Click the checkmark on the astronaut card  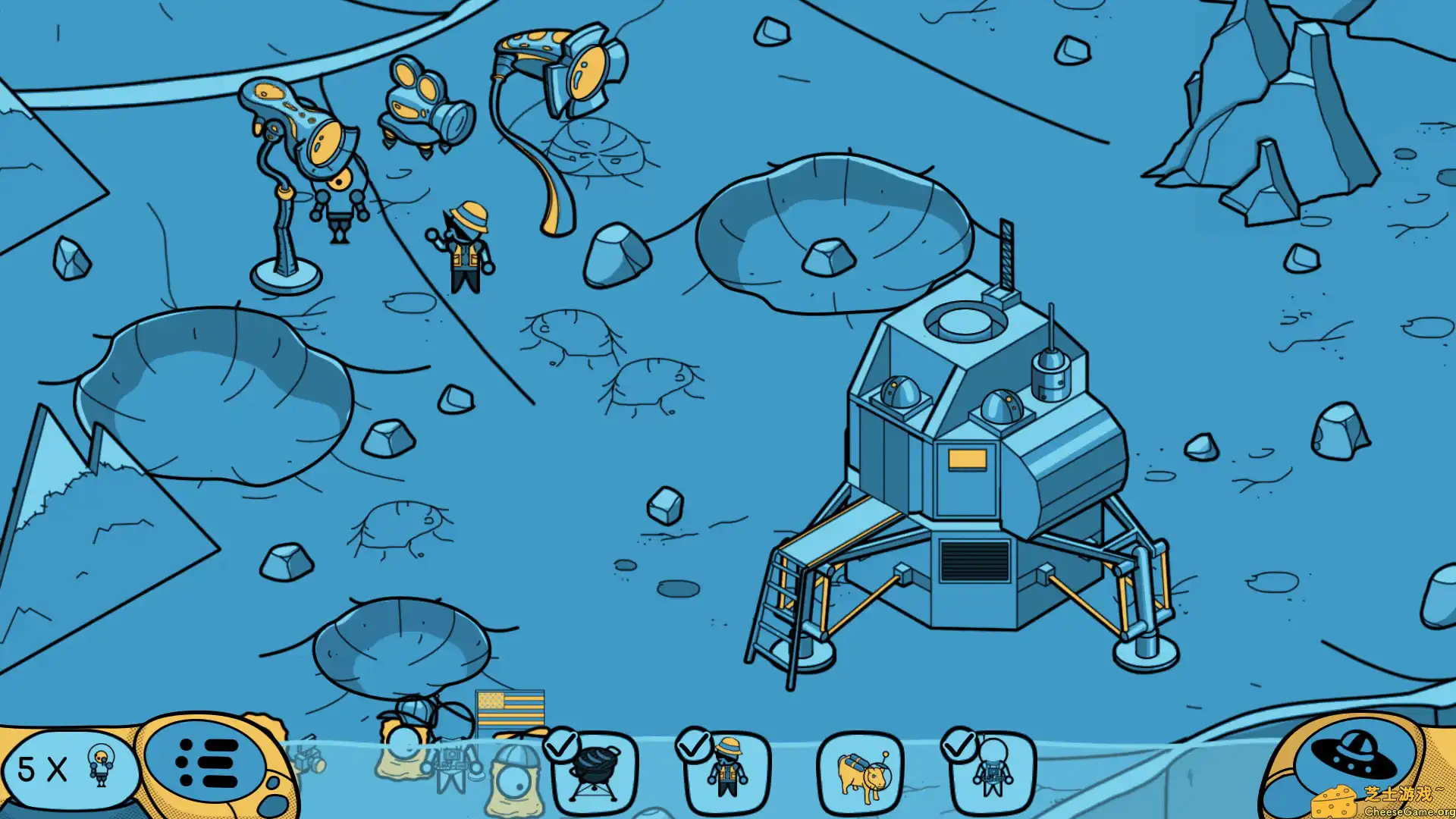tap(960, 747)
